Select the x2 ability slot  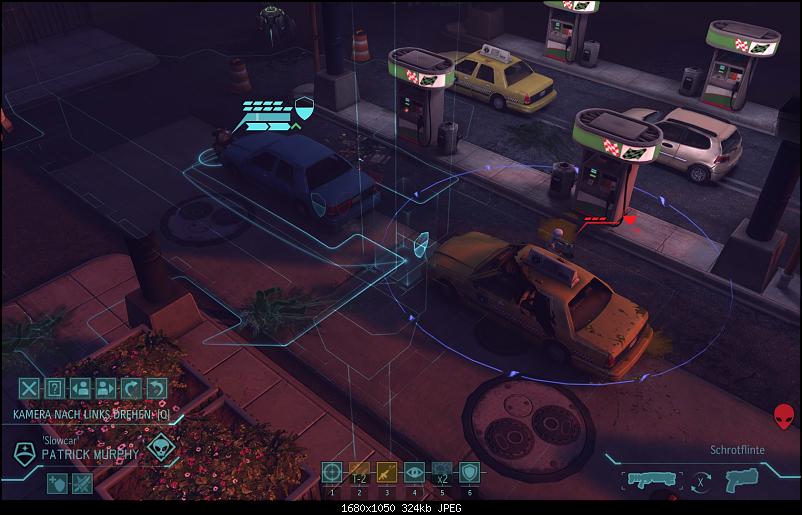tap(441, 473)
